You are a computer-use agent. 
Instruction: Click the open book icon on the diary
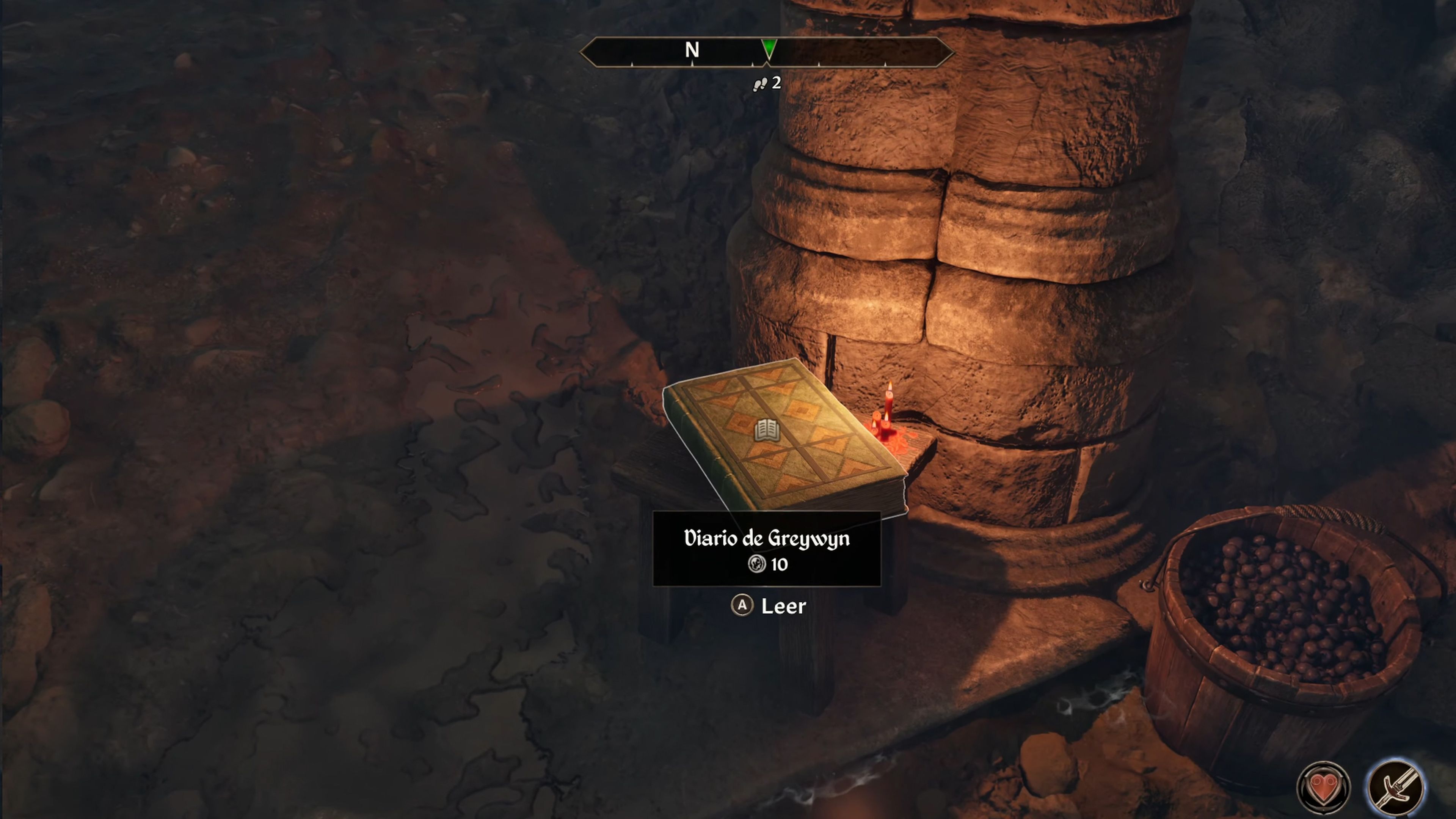click(767, 431)
